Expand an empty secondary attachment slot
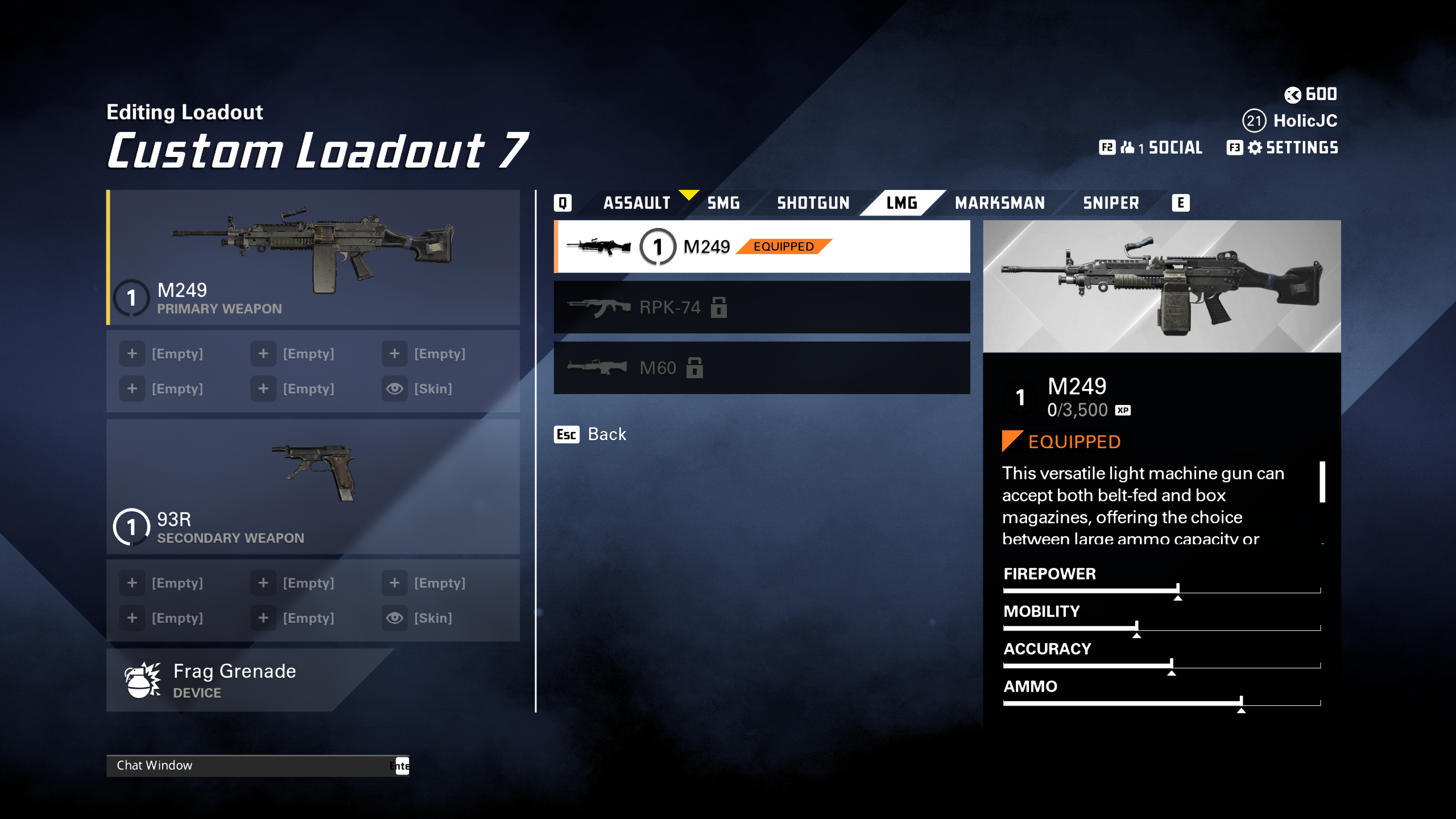This screenshot has height=819, width=1456. [132, 583]
